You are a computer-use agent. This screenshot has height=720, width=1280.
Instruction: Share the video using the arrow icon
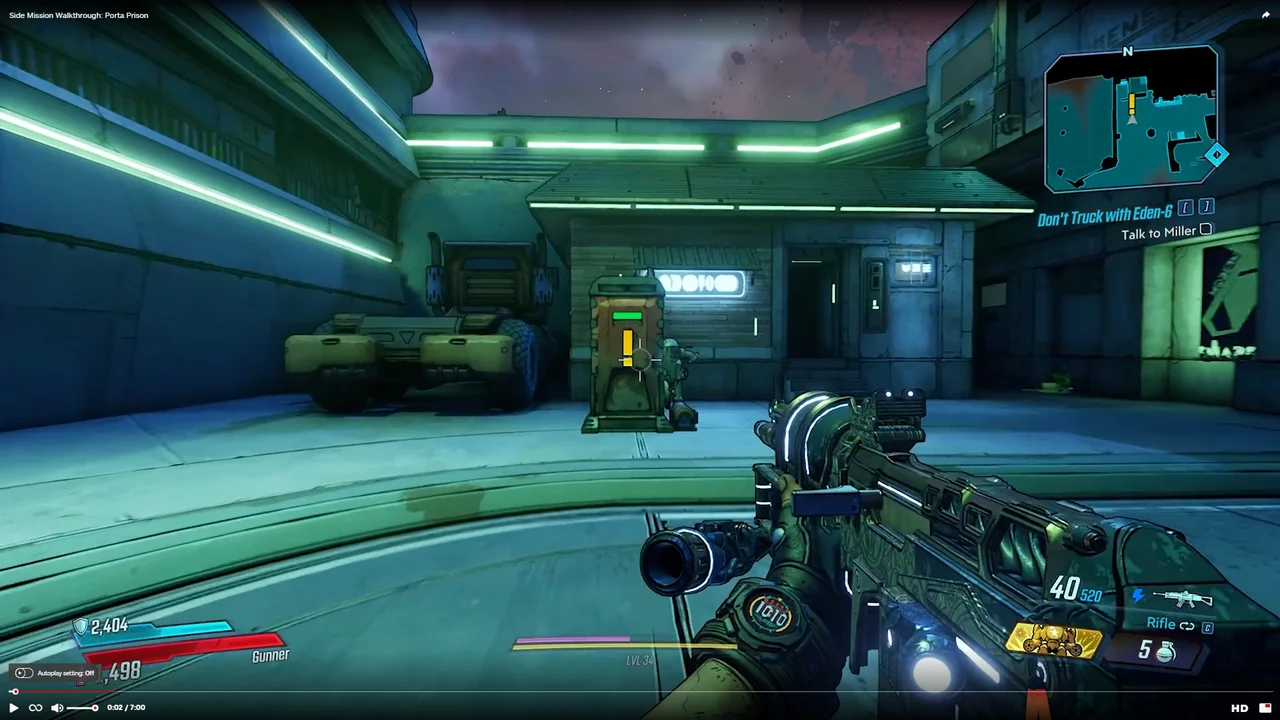coord(1266,15)
